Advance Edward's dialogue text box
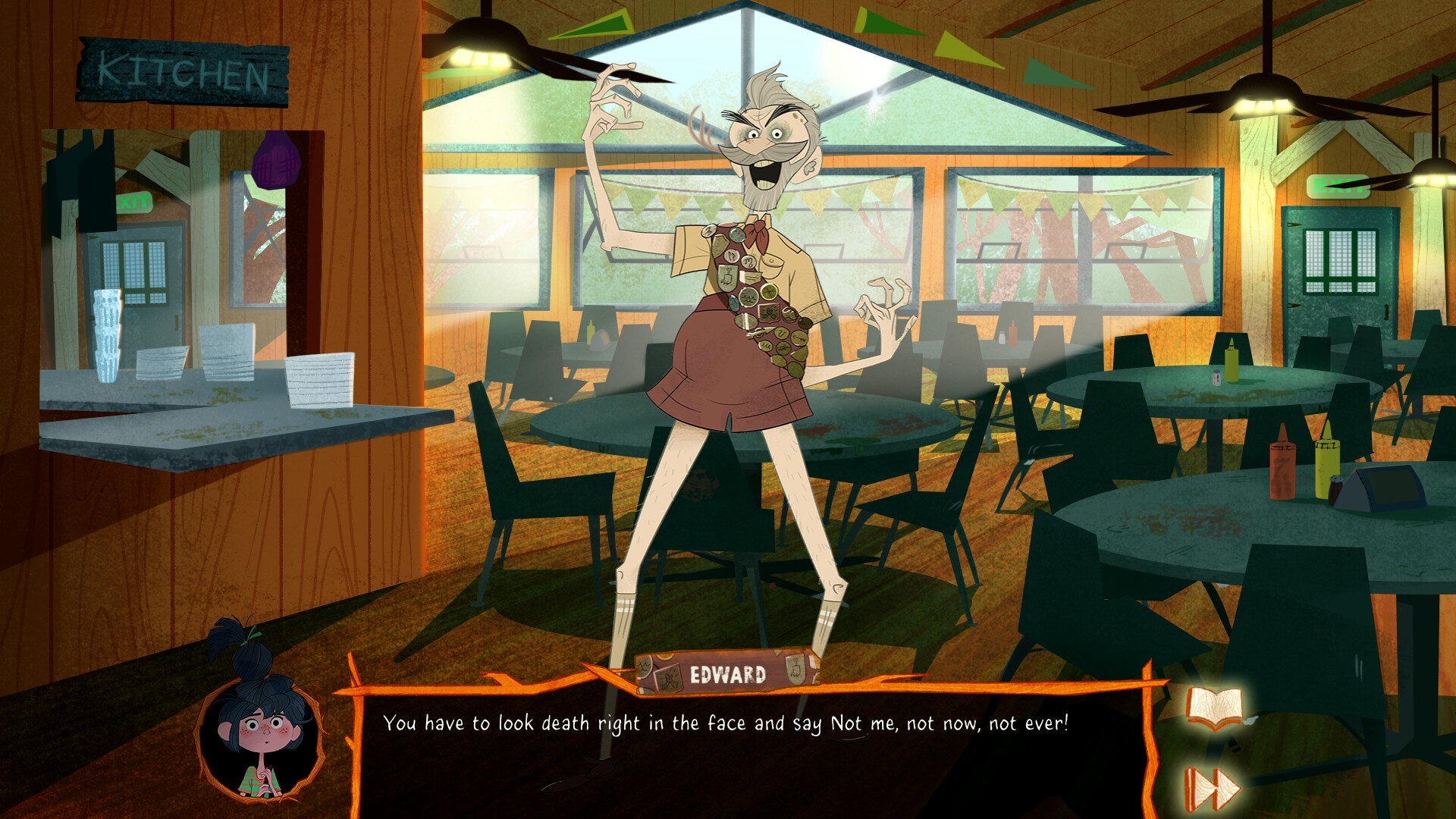 tap(751, 751)
